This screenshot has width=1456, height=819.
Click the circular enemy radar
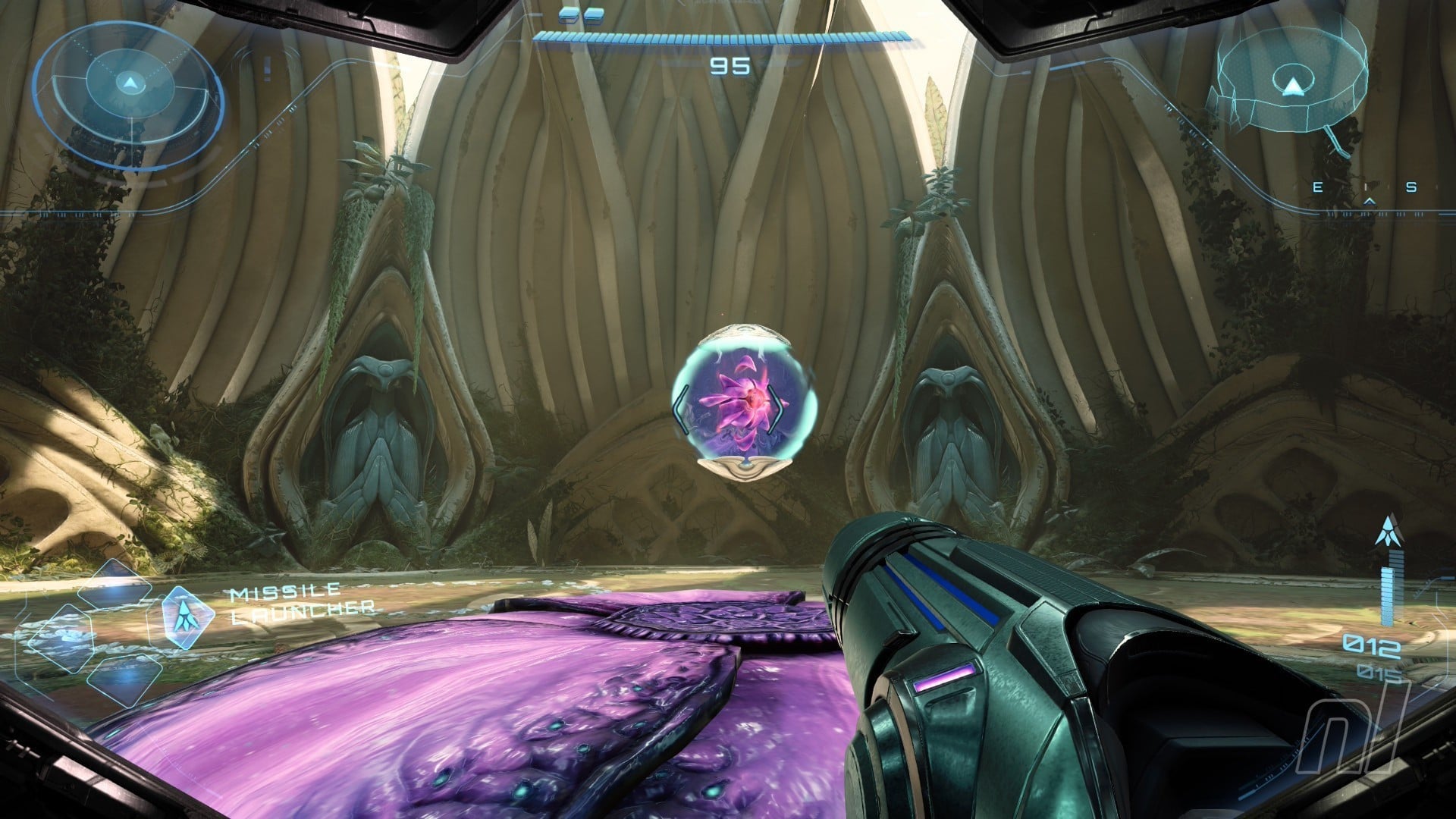pos(129,93)
